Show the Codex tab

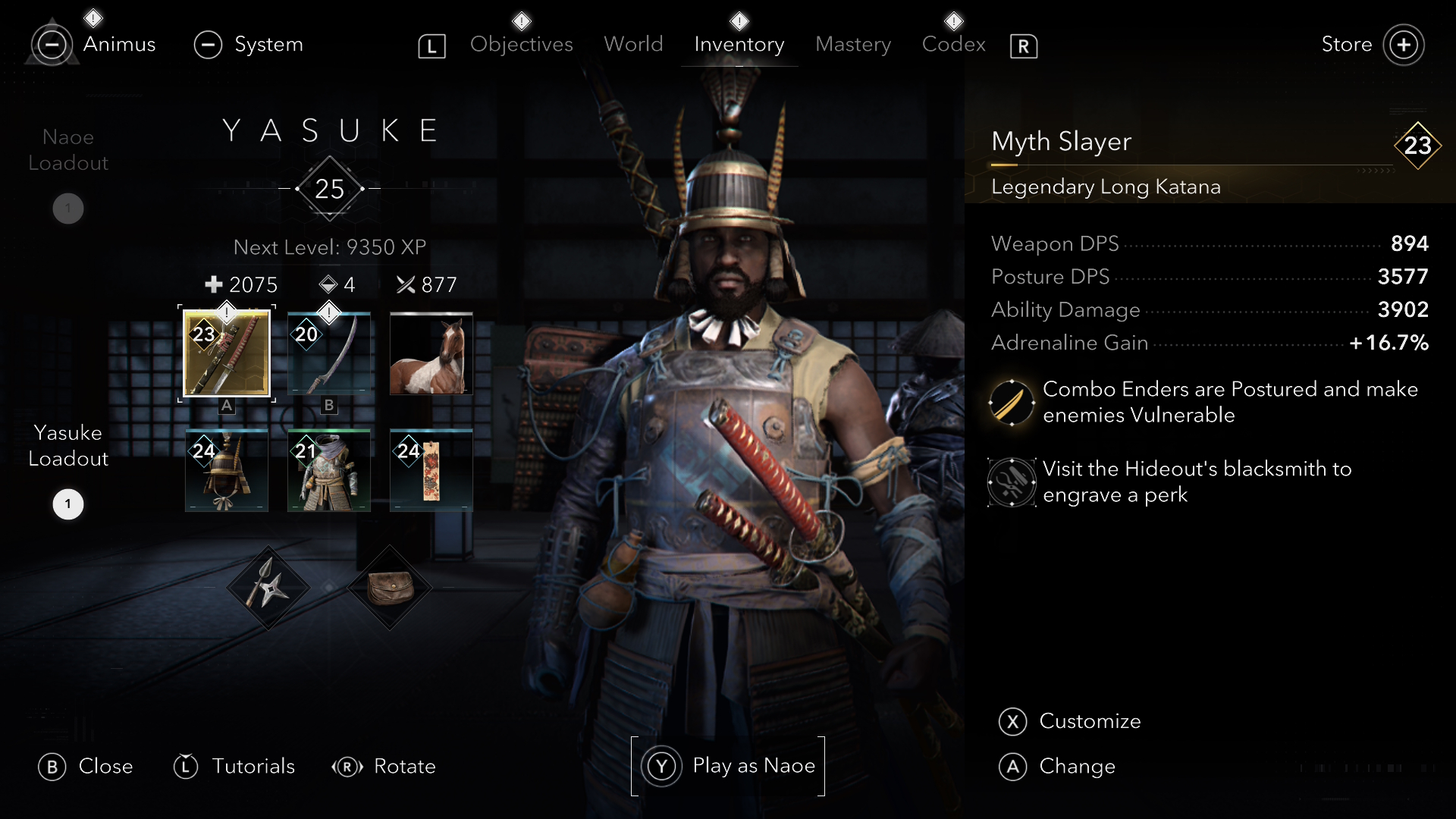pyautogui.click(x=953, y=45)
